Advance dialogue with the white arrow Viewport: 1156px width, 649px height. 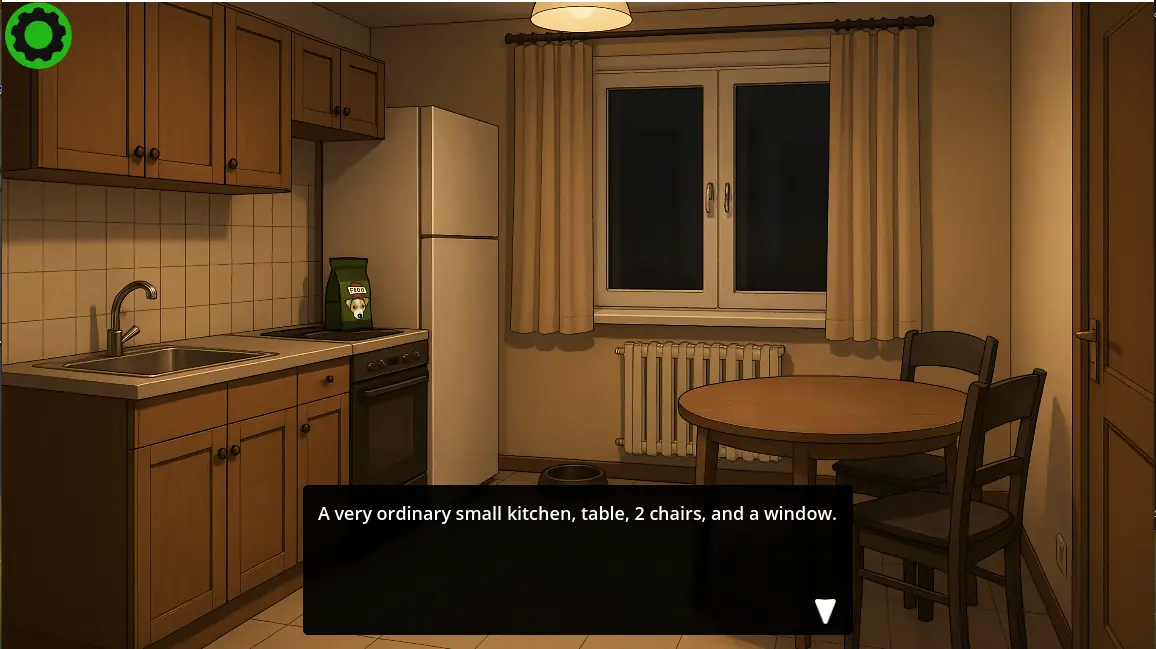[825, 611]
